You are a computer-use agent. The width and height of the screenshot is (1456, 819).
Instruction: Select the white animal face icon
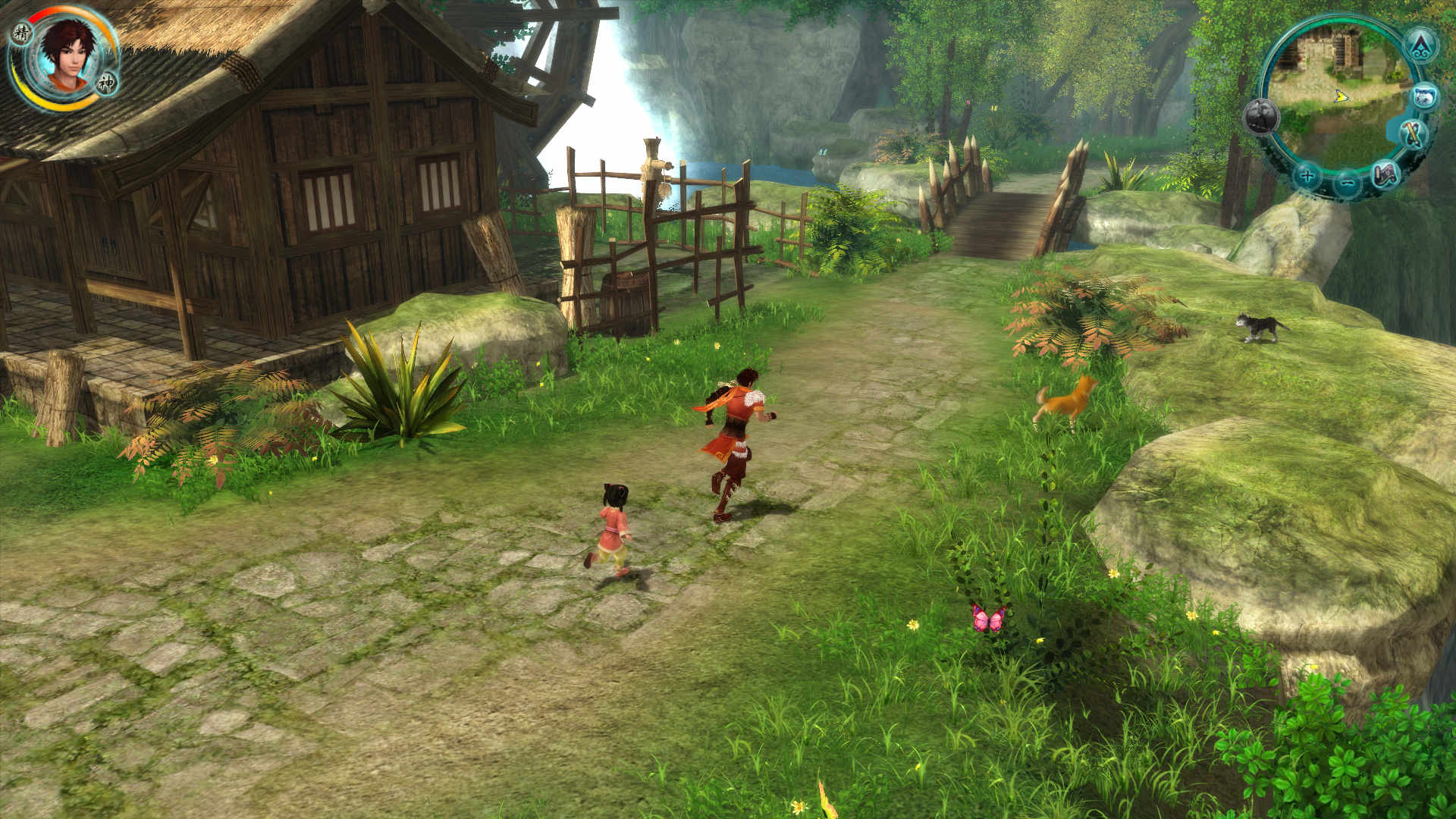coord(1426,97)
